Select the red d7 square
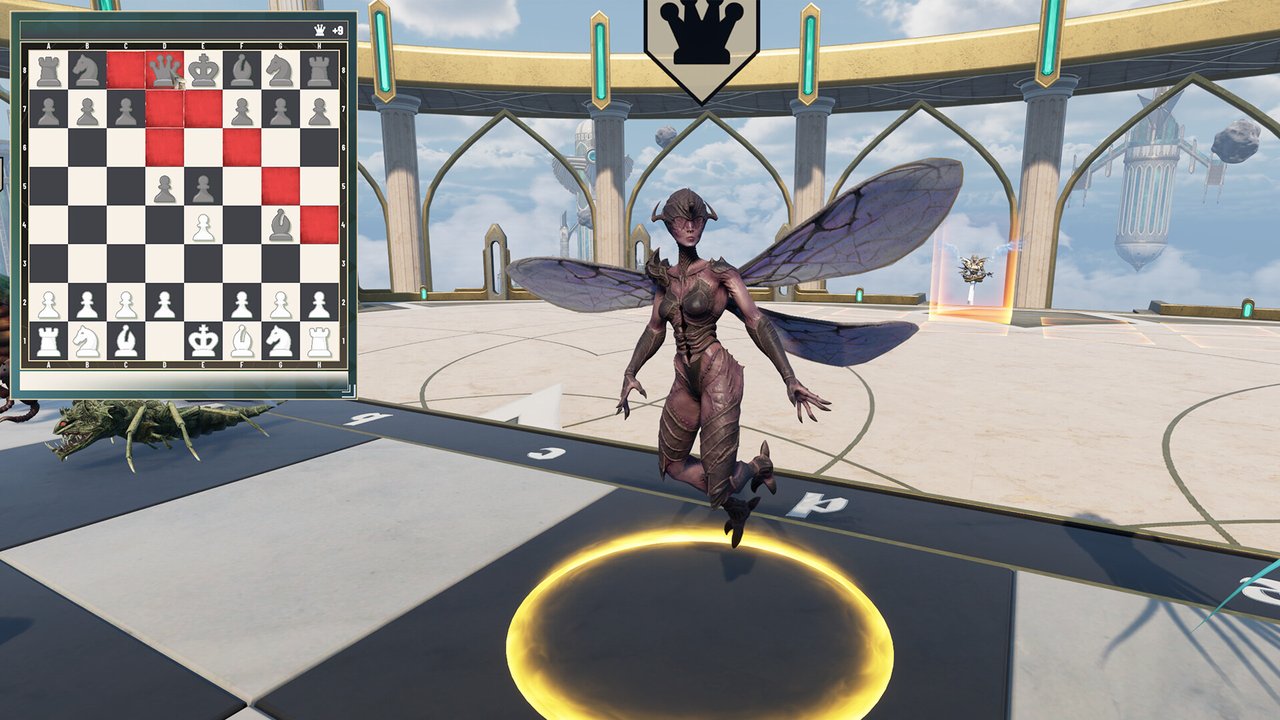The image size is (1280, 720). point(165,109)
